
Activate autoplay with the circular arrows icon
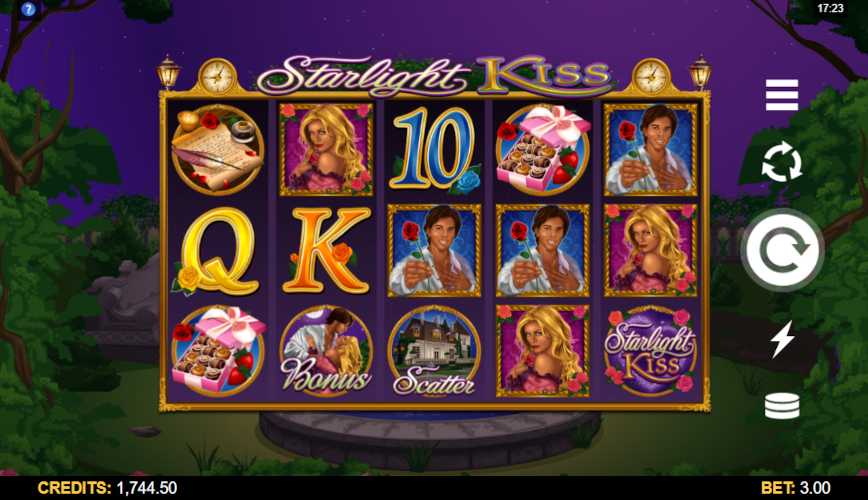pyautogui.click(x=782, y=162)
